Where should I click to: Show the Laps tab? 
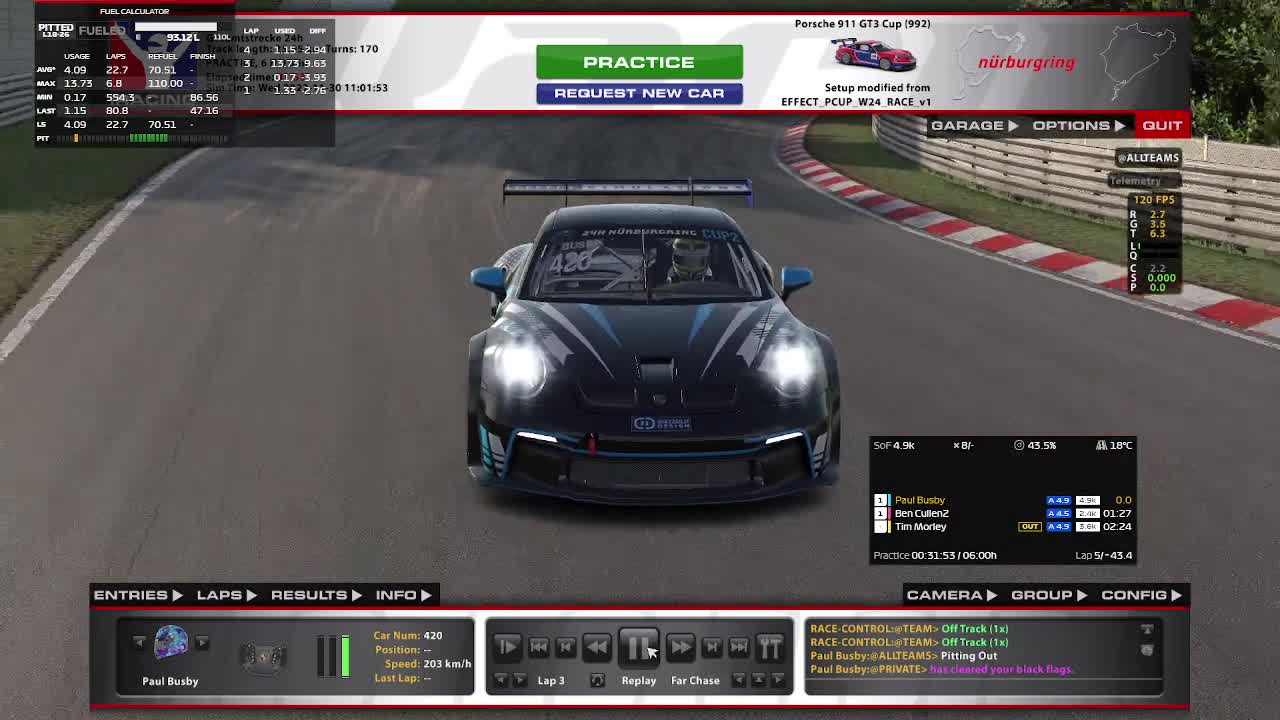226,595
